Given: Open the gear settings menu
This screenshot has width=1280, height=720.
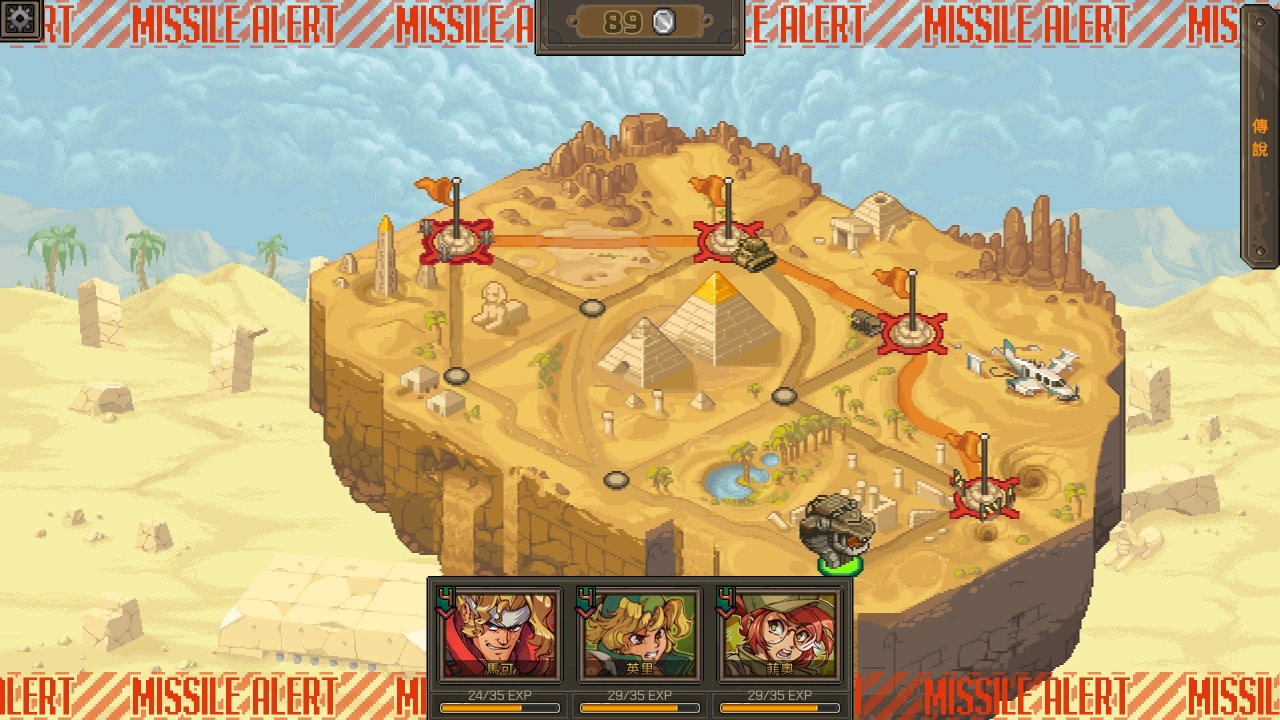Looking at the screenshot, I should click(20, 18).
